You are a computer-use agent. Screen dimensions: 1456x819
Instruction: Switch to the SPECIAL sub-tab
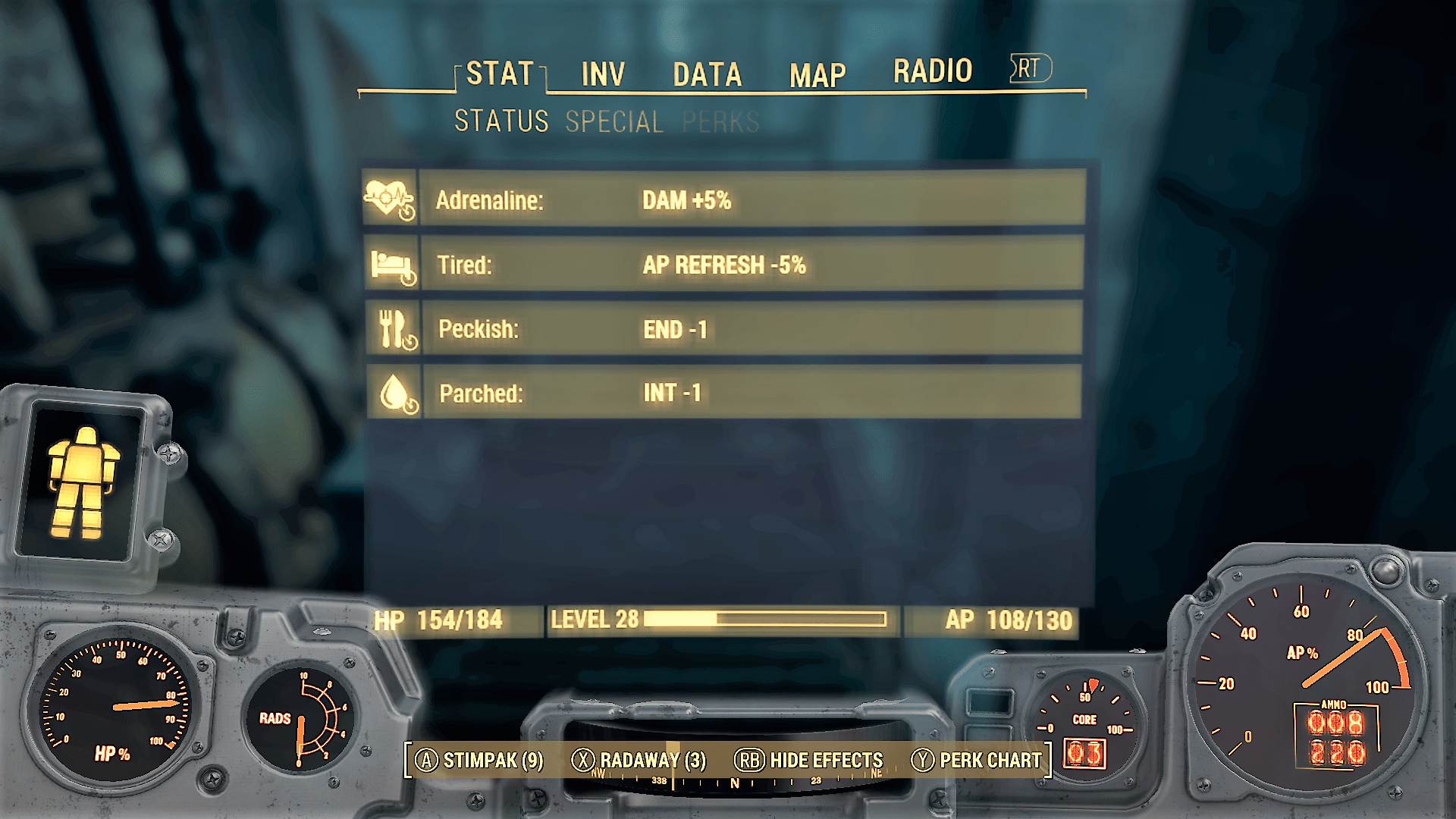[614, 121]
